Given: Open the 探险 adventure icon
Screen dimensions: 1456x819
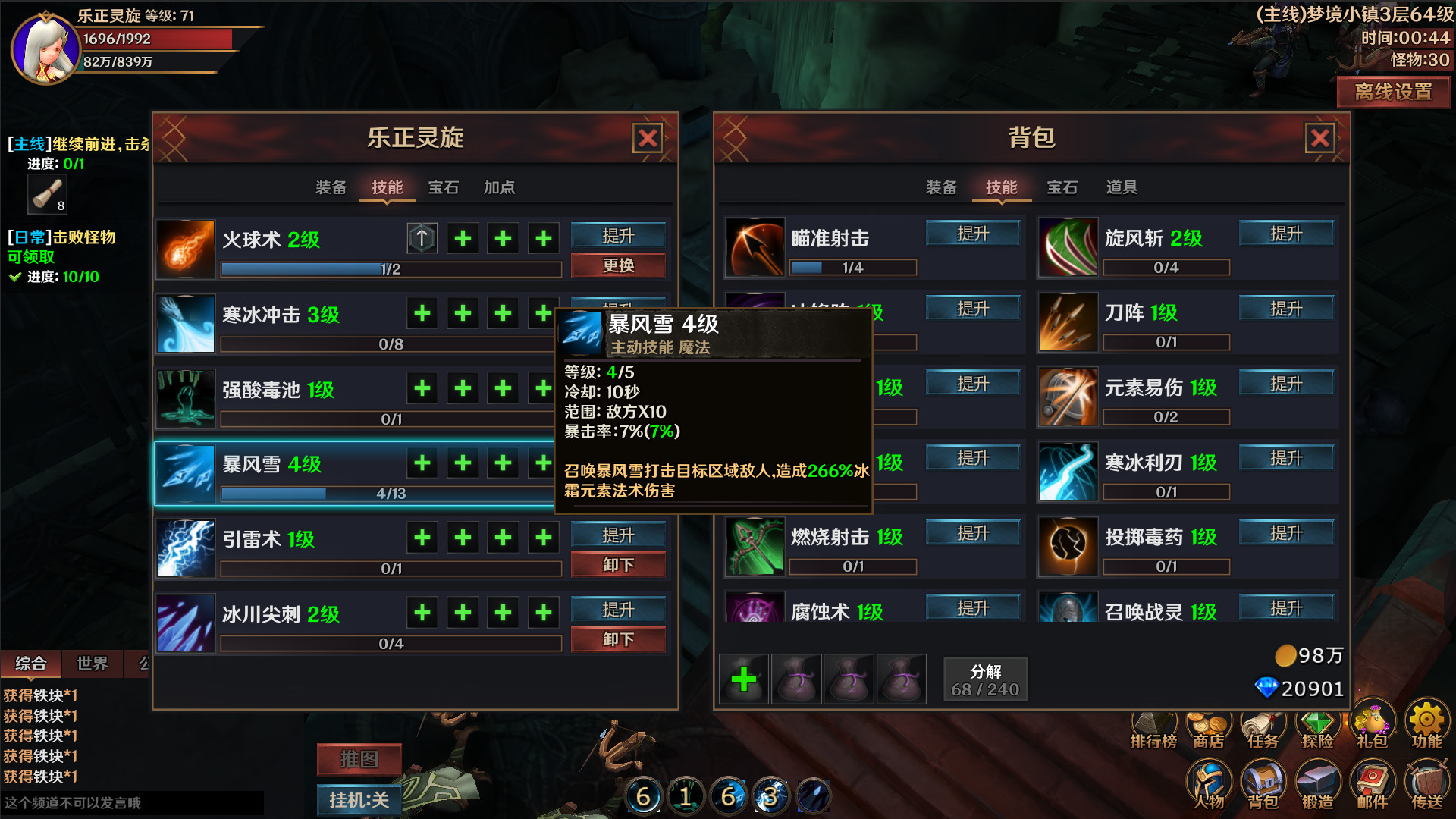Looking at the screenshot, I should point(1317,724).
